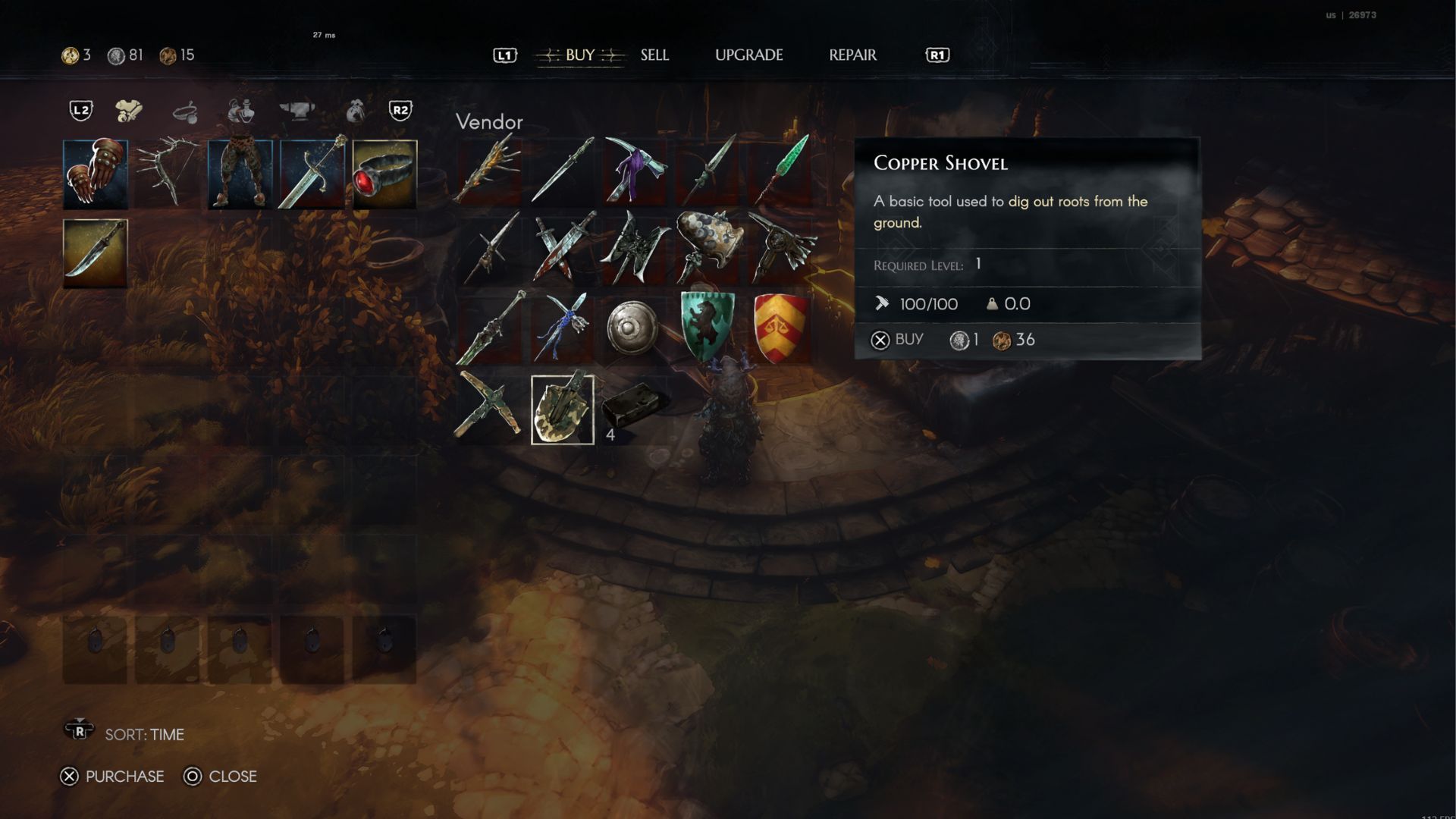Open the Upgrade tab
Screen dimensions: 1456x819
pos(748,55)
